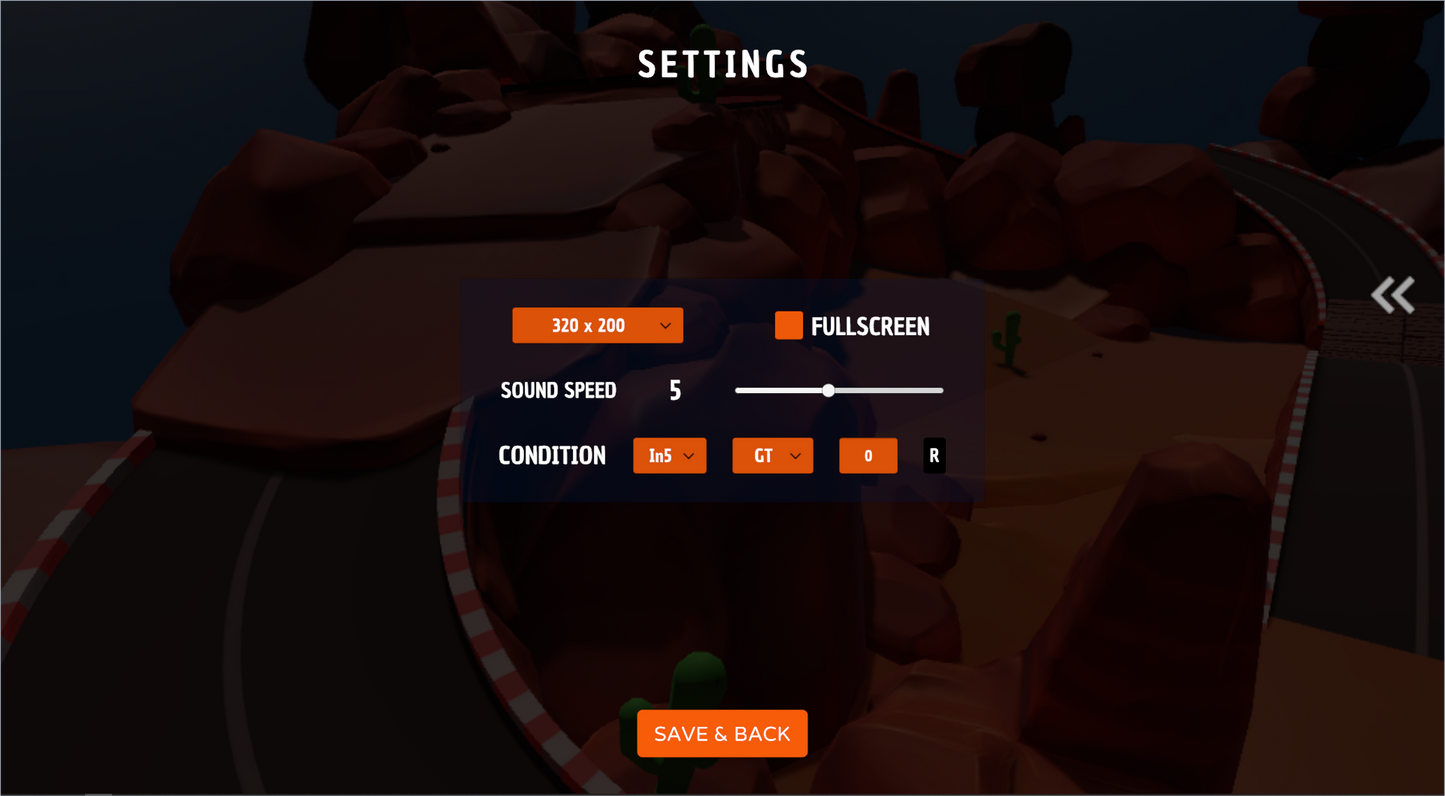Click the sound speed value 5

(675, 390)
